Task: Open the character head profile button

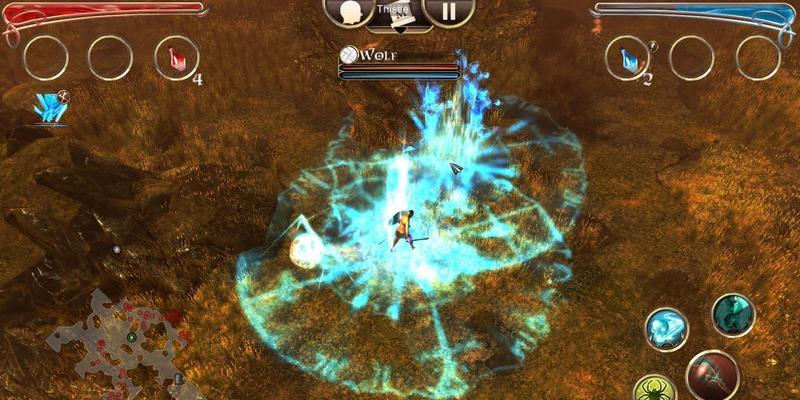Action: click(350, 11)
